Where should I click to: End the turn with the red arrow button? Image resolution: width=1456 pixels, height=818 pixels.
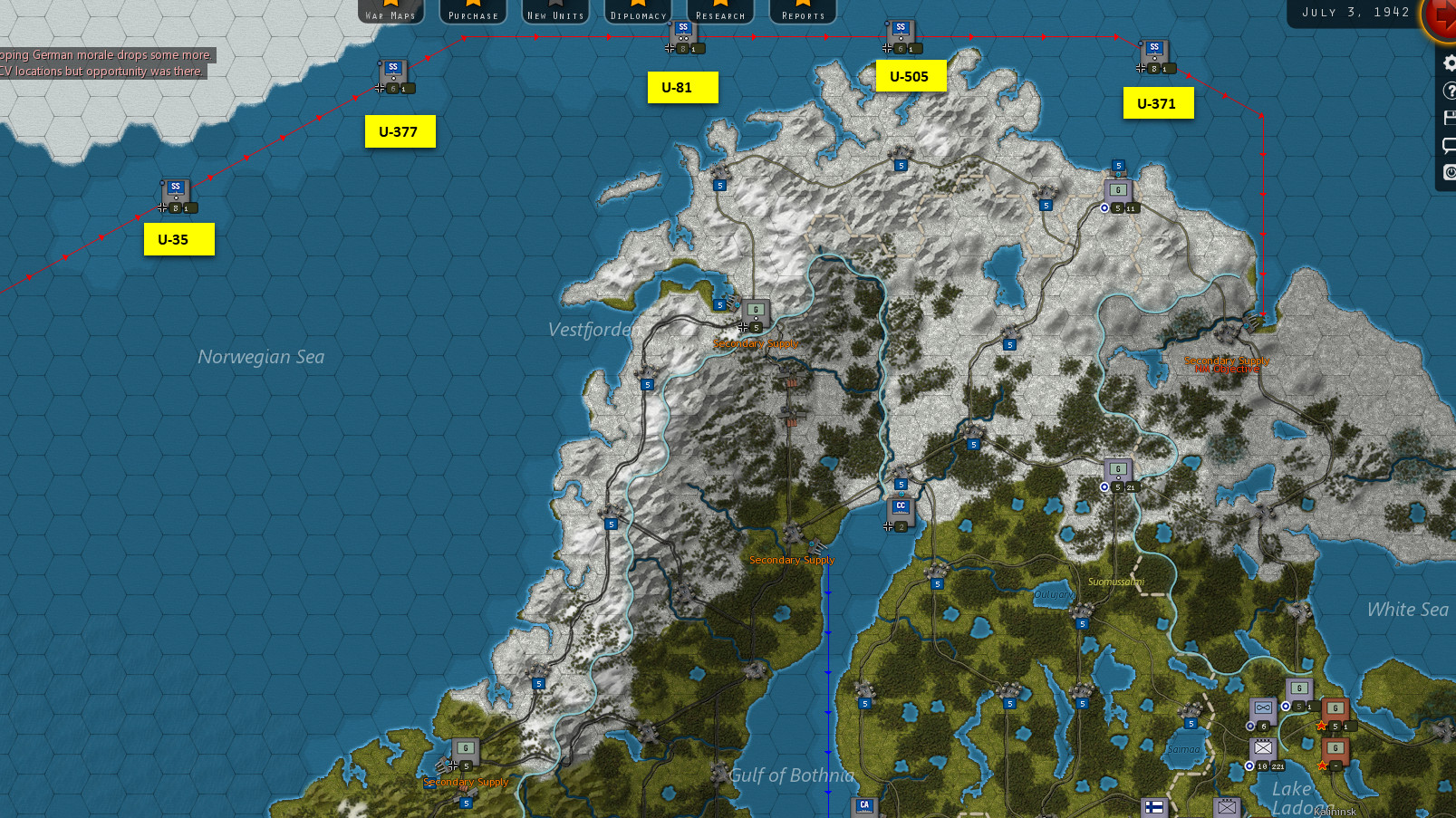[1441, 16]
